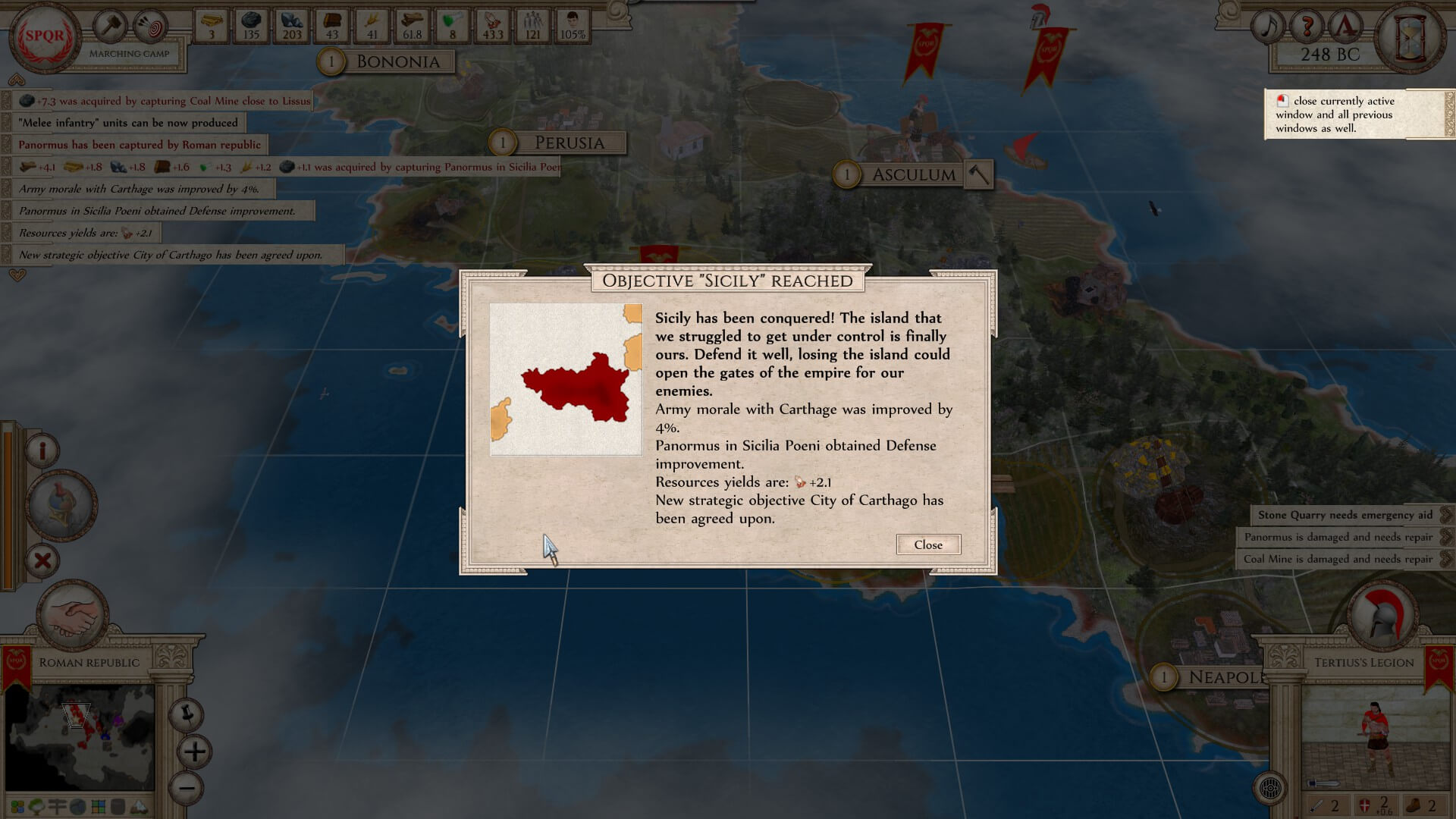Screen dimensions: 1456x819
Task: Open the hammer build menu
Action: [x=111, y=27]
